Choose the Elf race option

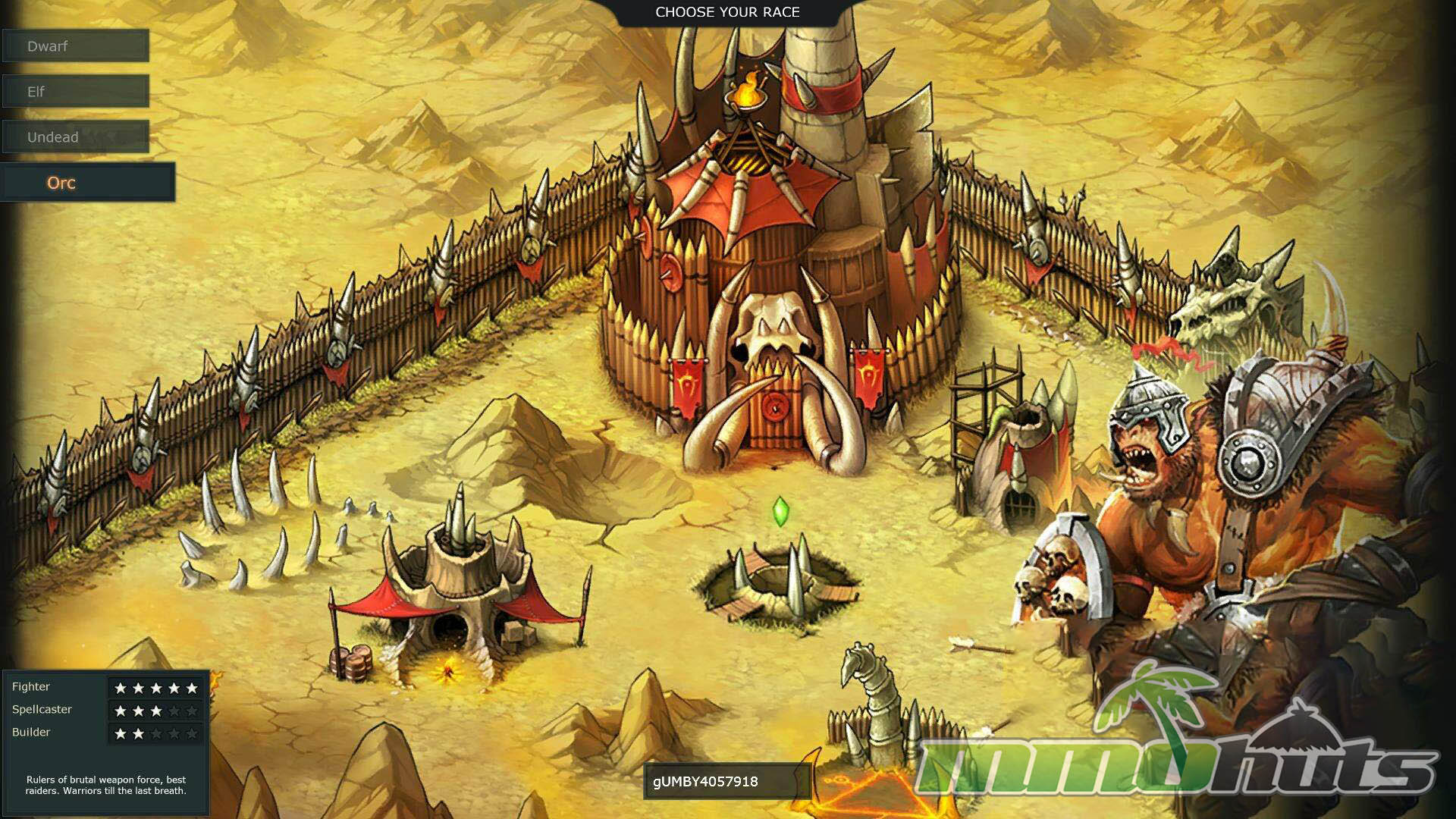(x=75, y=92)
